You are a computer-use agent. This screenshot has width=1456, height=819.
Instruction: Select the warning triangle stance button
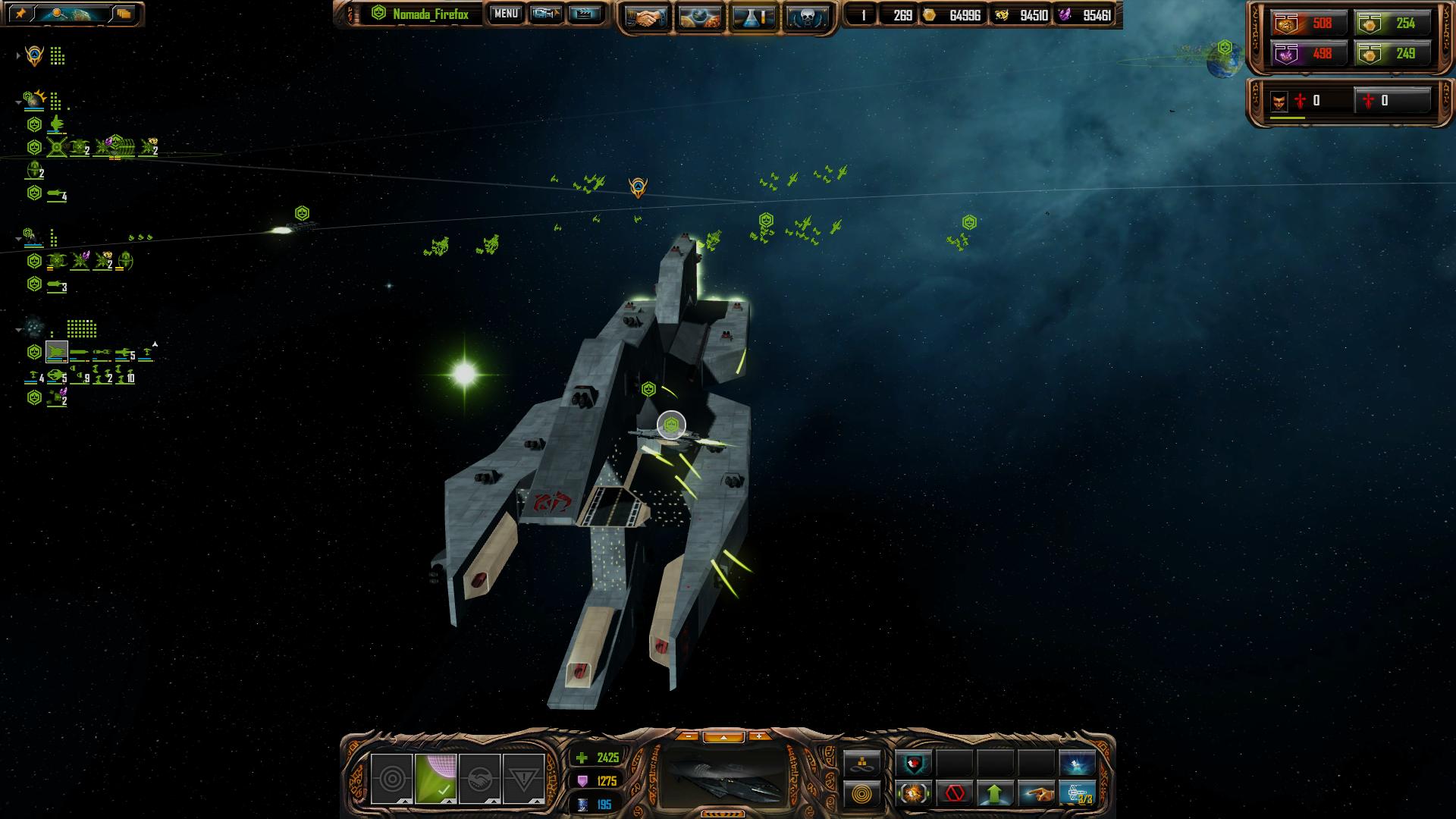[x=523, y=779]
